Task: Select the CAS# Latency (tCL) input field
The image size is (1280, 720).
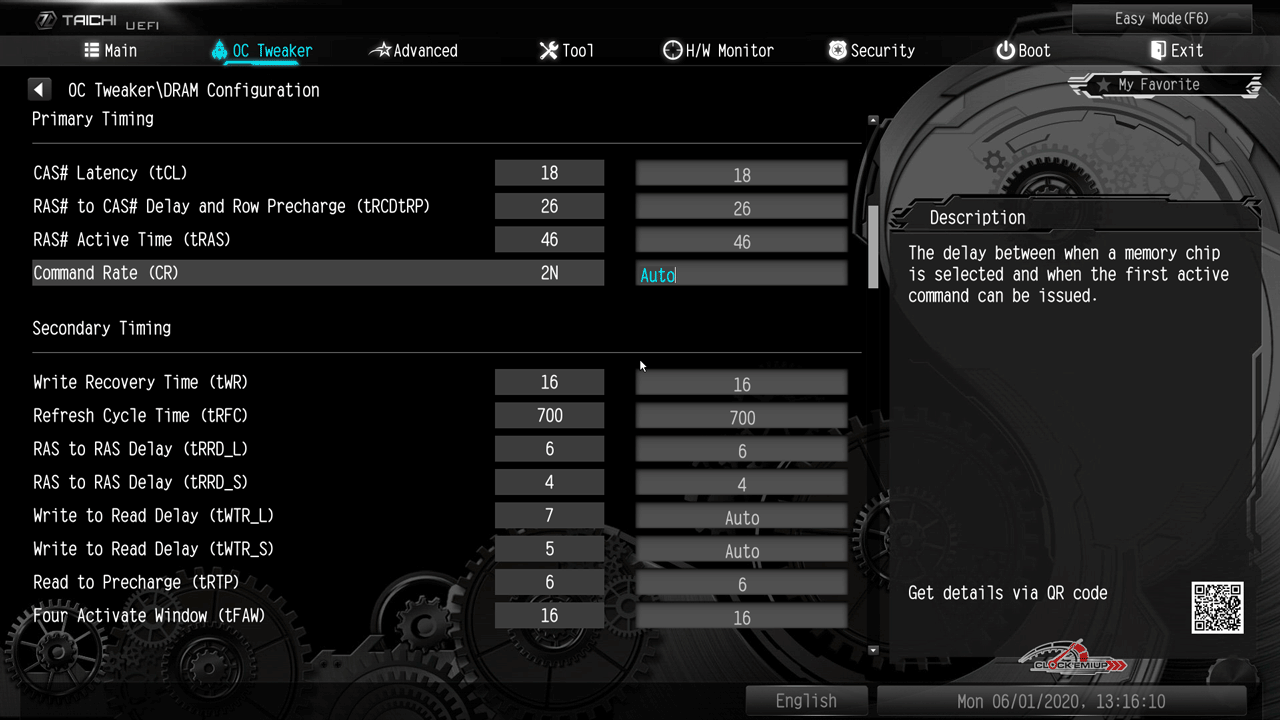Action: [x=741, y=175]
